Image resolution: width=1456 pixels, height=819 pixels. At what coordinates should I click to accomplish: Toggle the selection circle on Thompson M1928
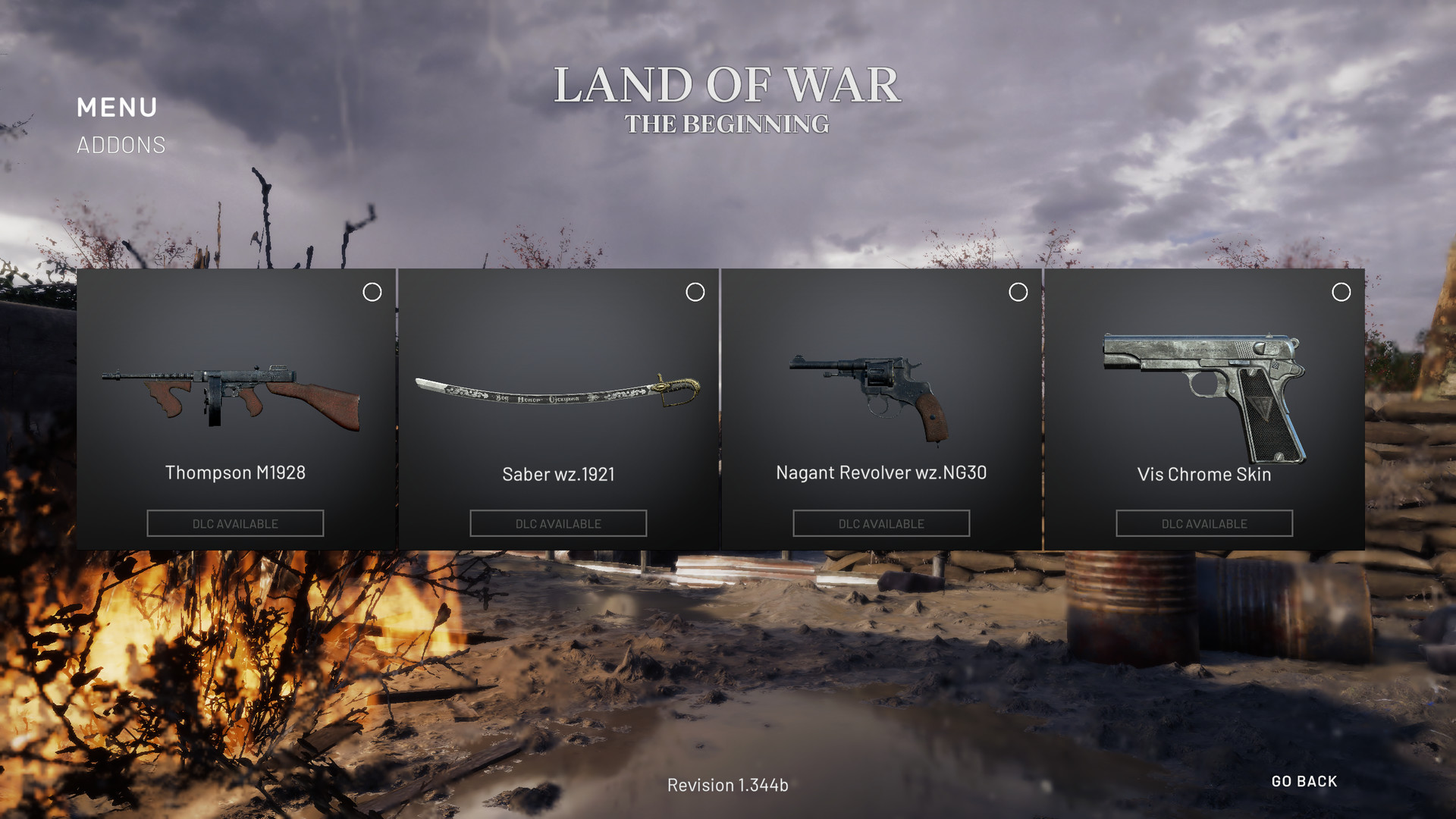(x=372, y=292)
